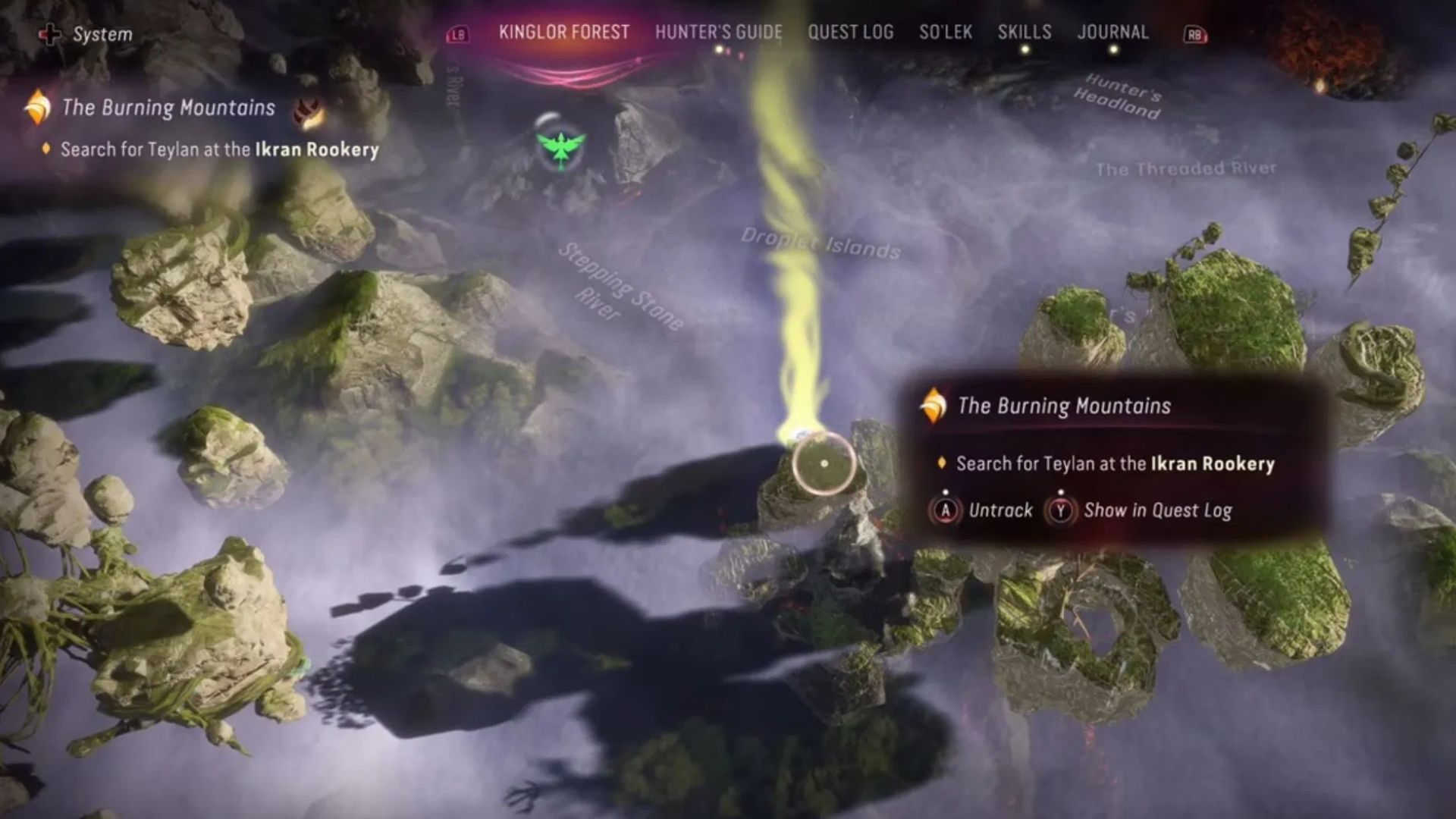The height and width of the screenshot is (819, 1456).
Task: Open the Skills tab
Action: tap(1024, 33)
